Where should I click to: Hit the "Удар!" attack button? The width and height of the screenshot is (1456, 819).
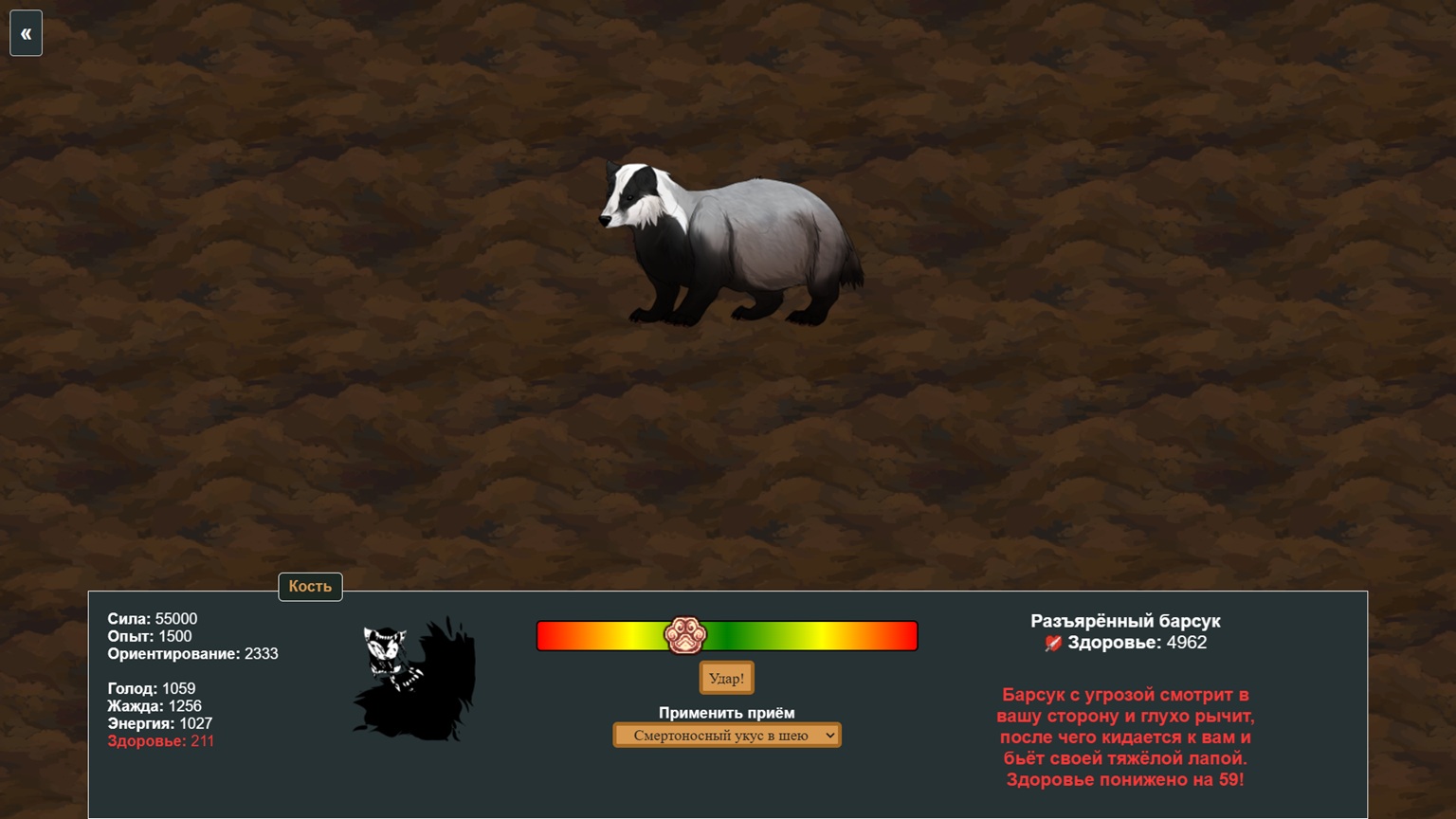coord(726,679)
